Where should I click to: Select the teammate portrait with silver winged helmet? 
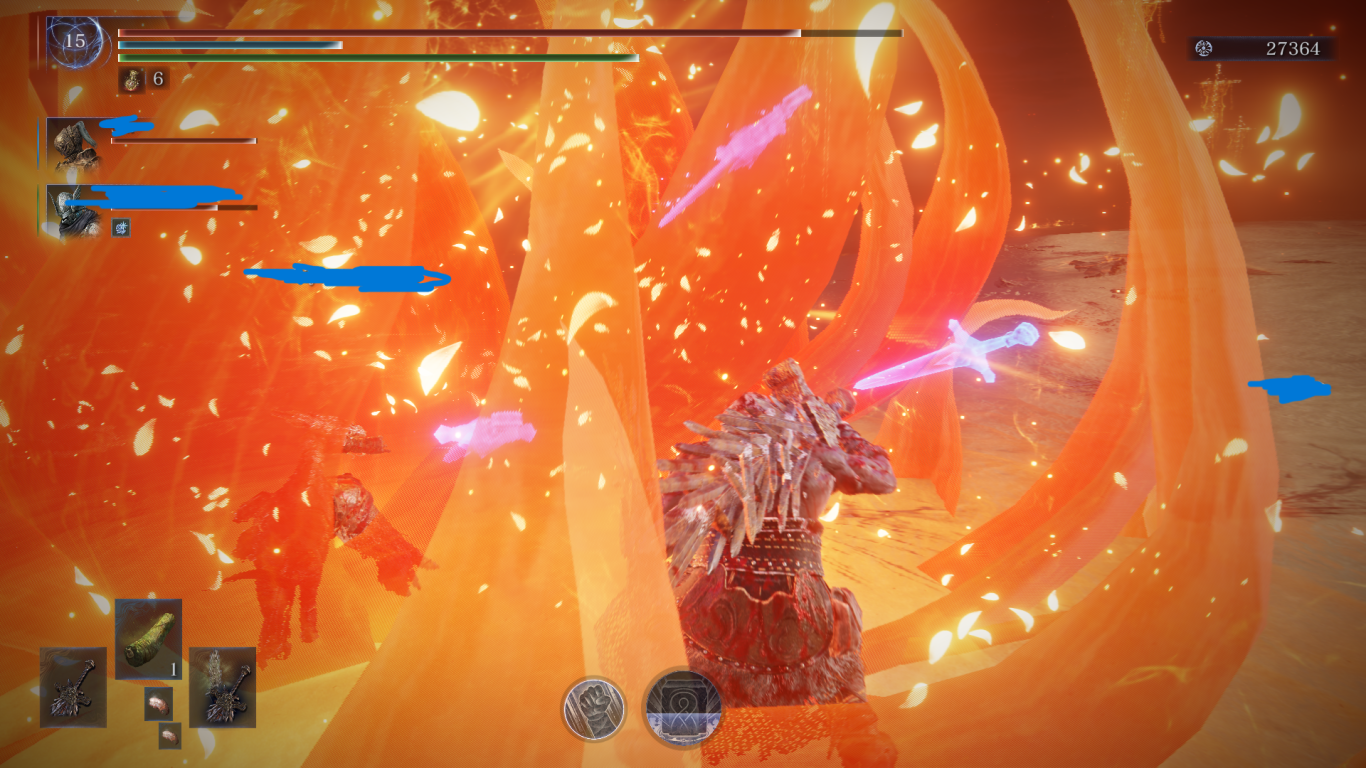click(x=75, y=211)
